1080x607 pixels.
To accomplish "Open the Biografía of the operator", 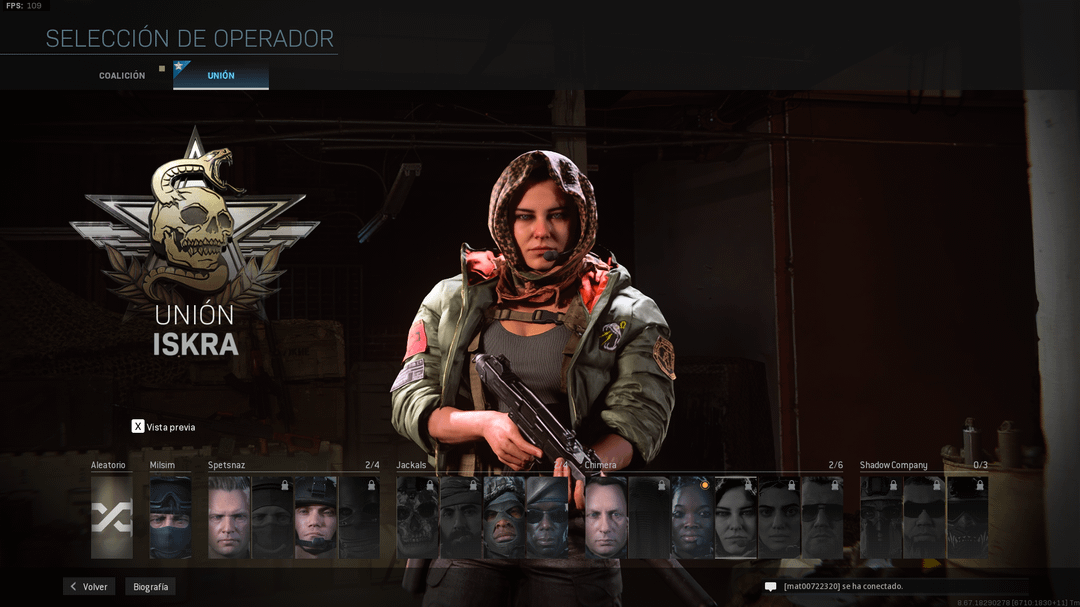I will [x=151, y=587].
